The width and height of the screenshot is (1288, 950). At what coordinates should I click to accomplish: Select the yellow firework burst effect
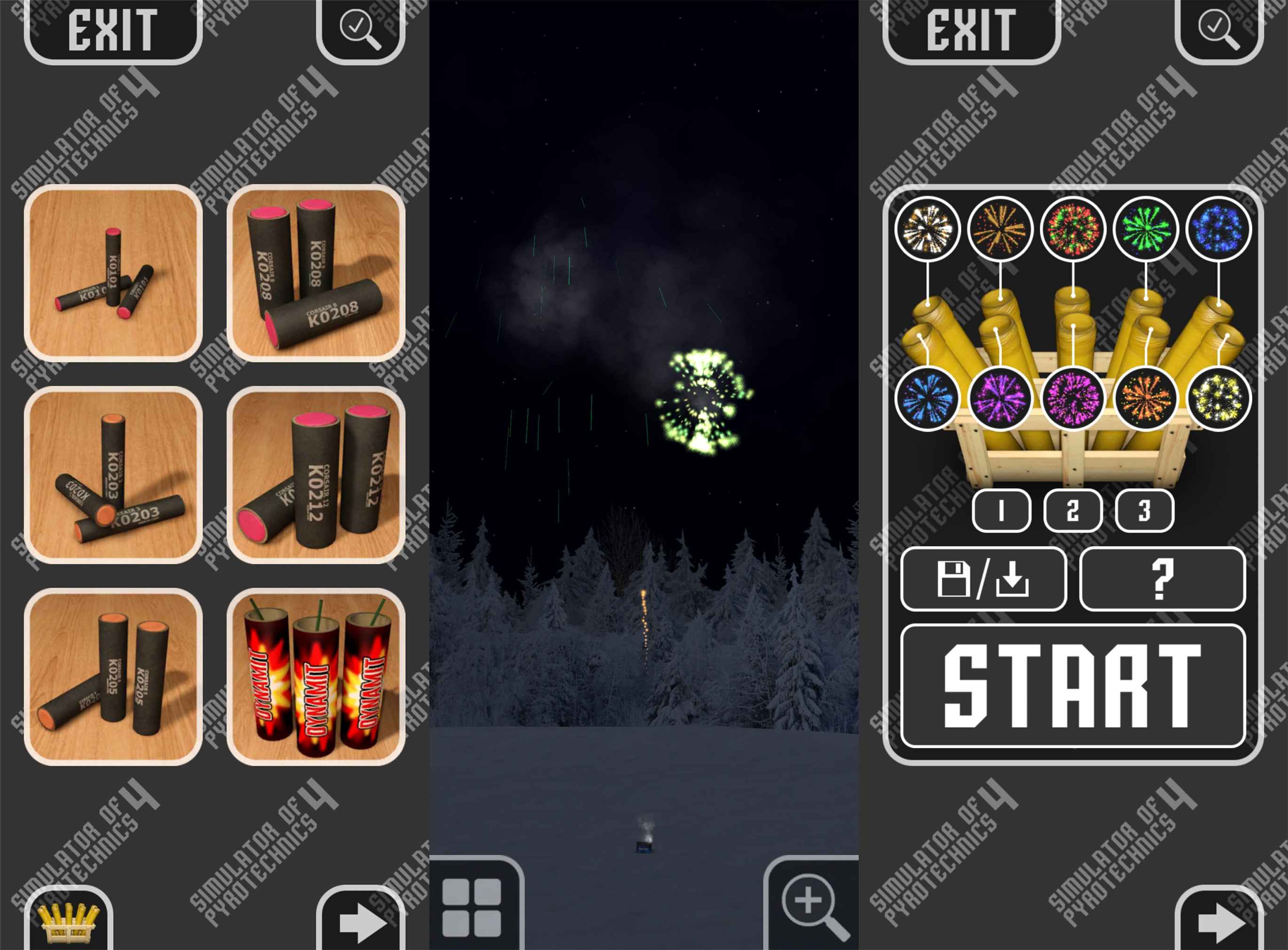(x=1218, y=398)
